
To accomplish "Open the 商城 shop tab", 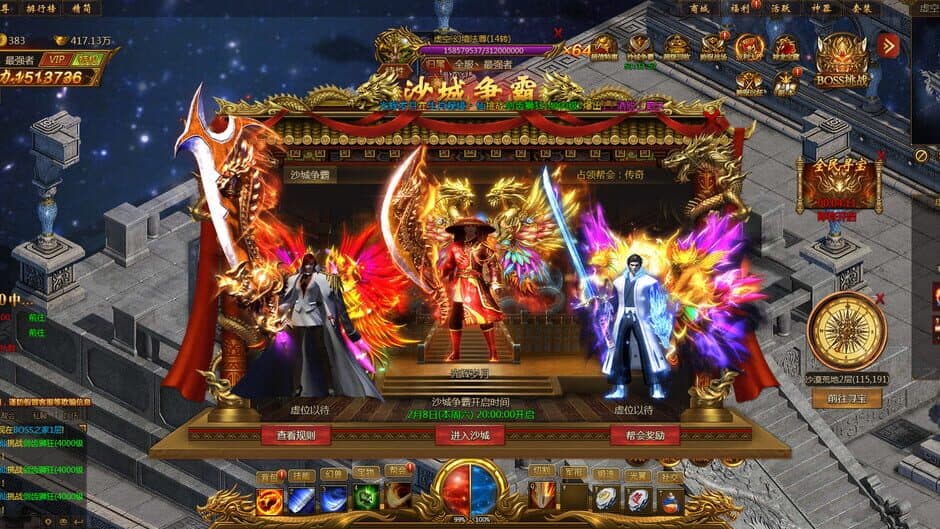I will [x=698, y=8].
